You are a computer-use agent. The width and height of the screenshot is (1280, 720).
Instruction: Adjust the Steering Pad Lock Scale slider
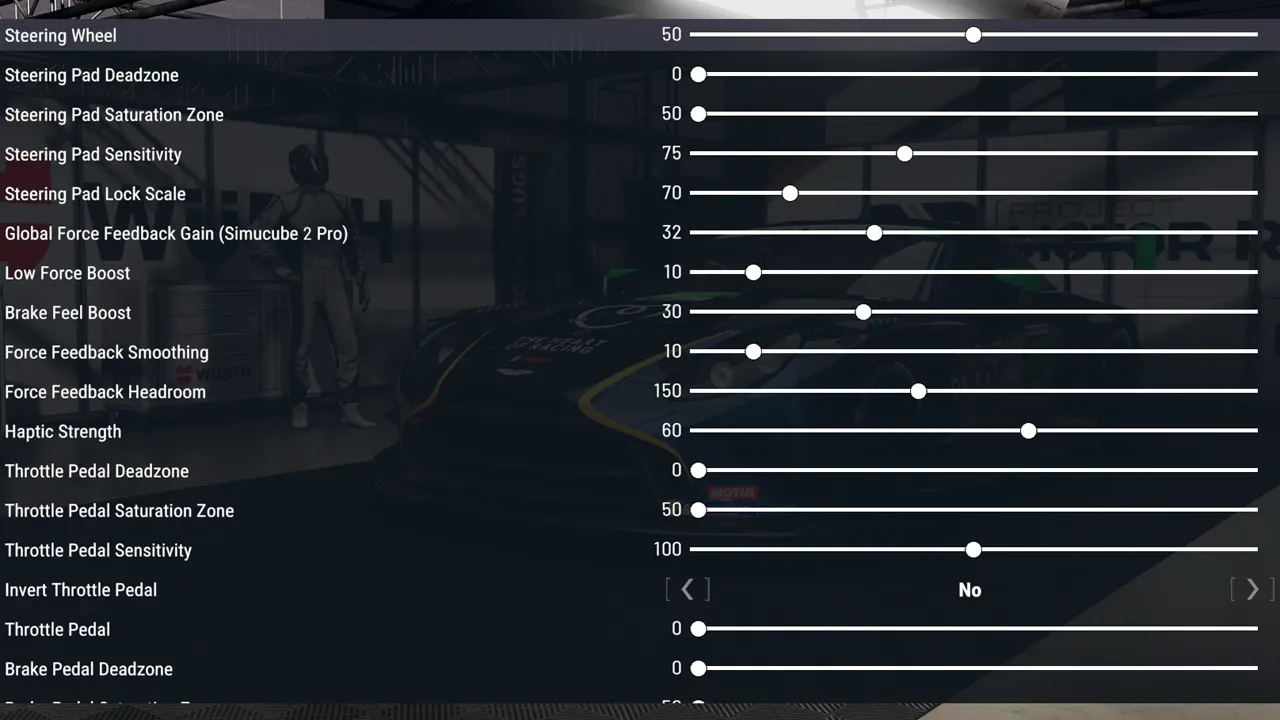click(x=790, y=193)
